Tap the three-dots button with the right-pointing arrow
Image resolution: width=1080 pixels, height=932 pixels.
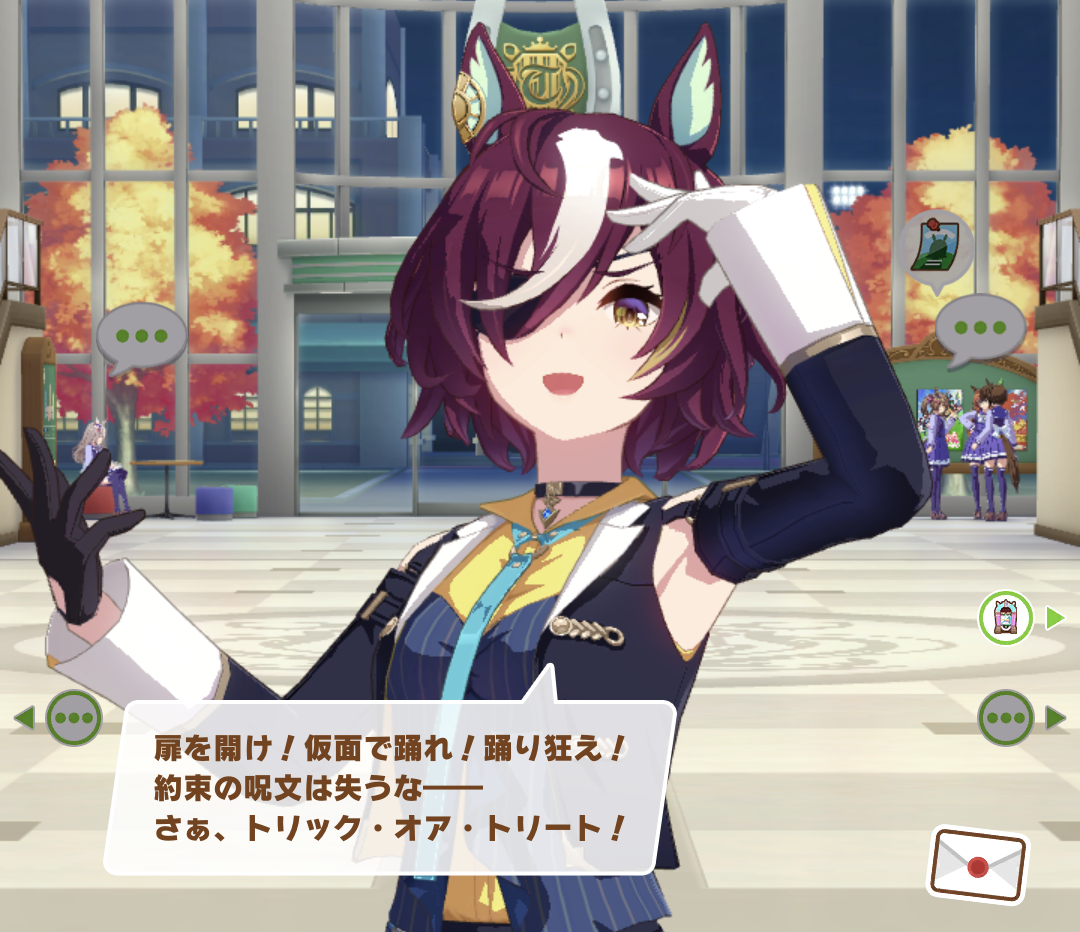click(1005, 717)
